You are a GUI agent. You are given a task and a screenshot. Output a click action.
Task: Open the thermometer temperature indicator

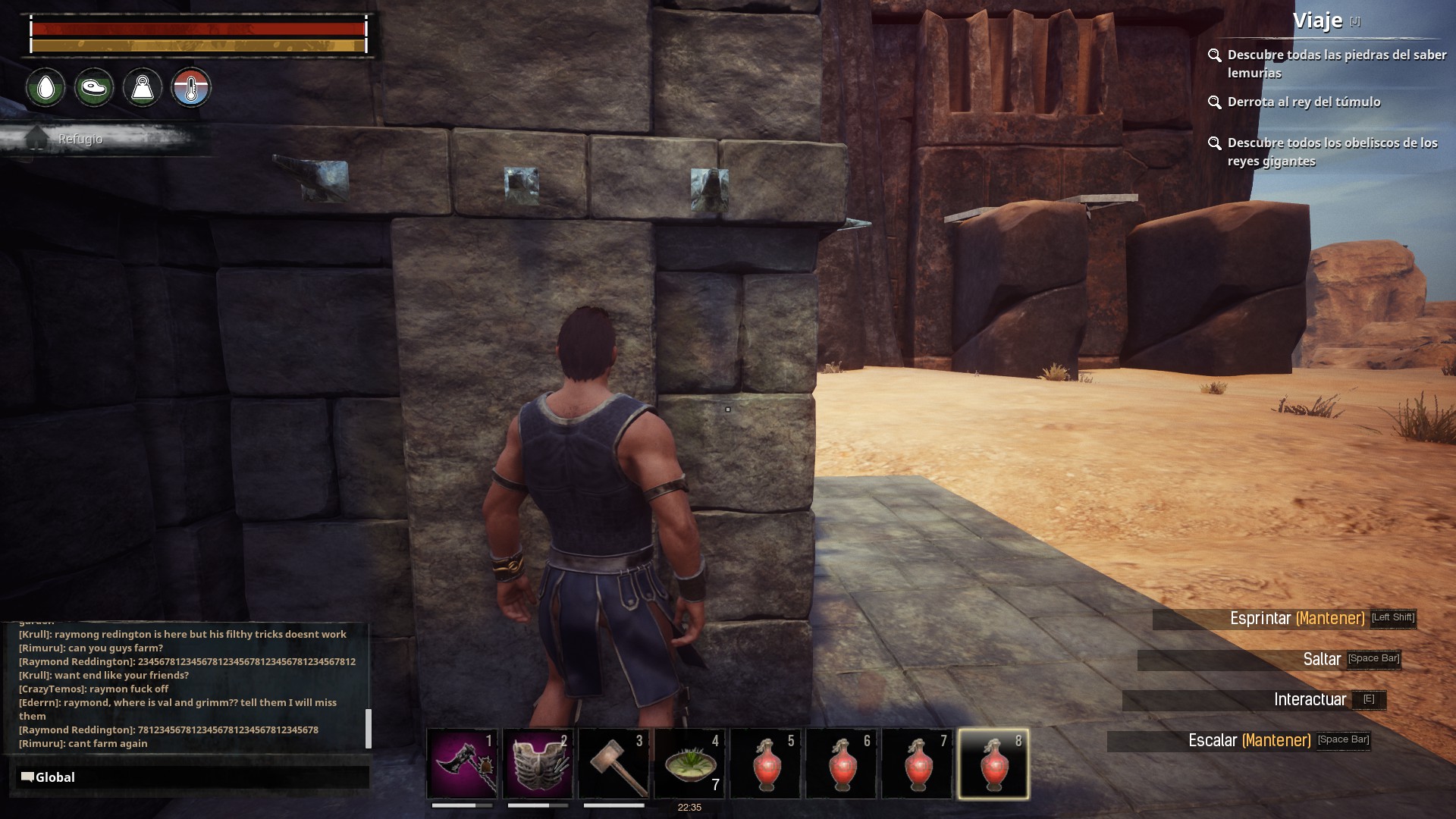click(191, 88)
